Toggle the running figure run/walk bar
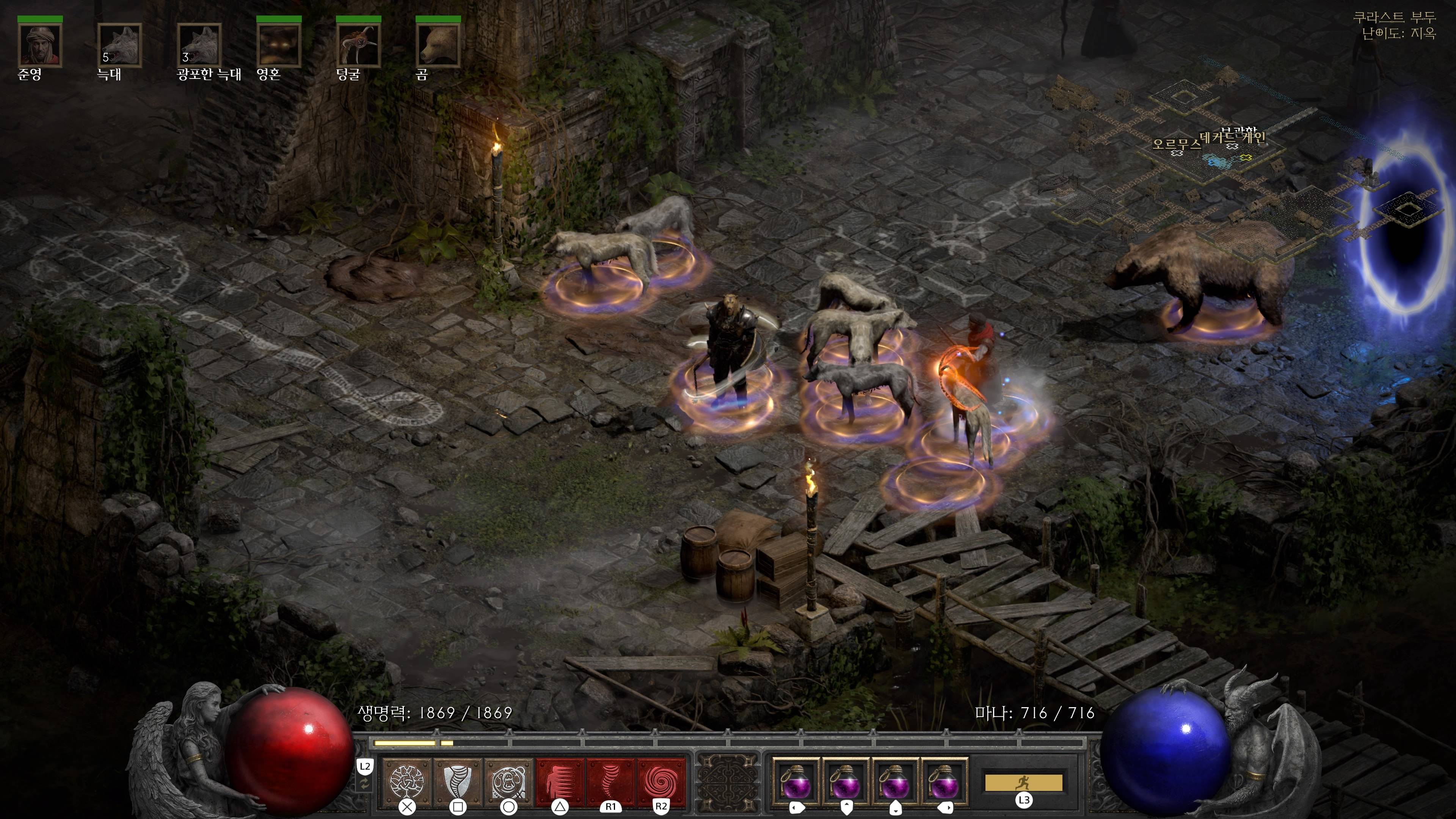Screen dimensions: 1456x819 pos(1024,783)
